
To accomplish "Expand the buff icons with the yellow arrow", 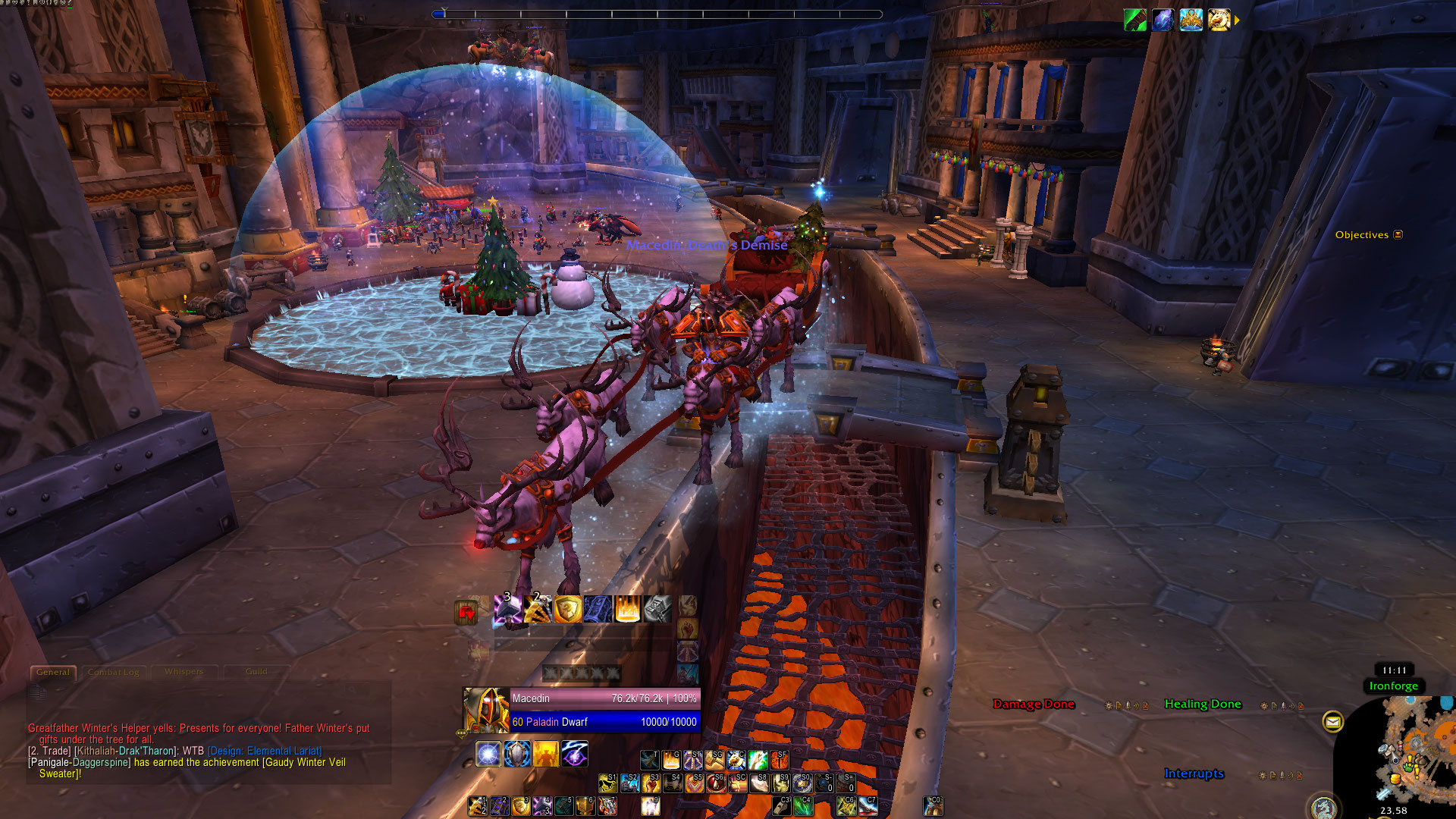I will 1237,20.
